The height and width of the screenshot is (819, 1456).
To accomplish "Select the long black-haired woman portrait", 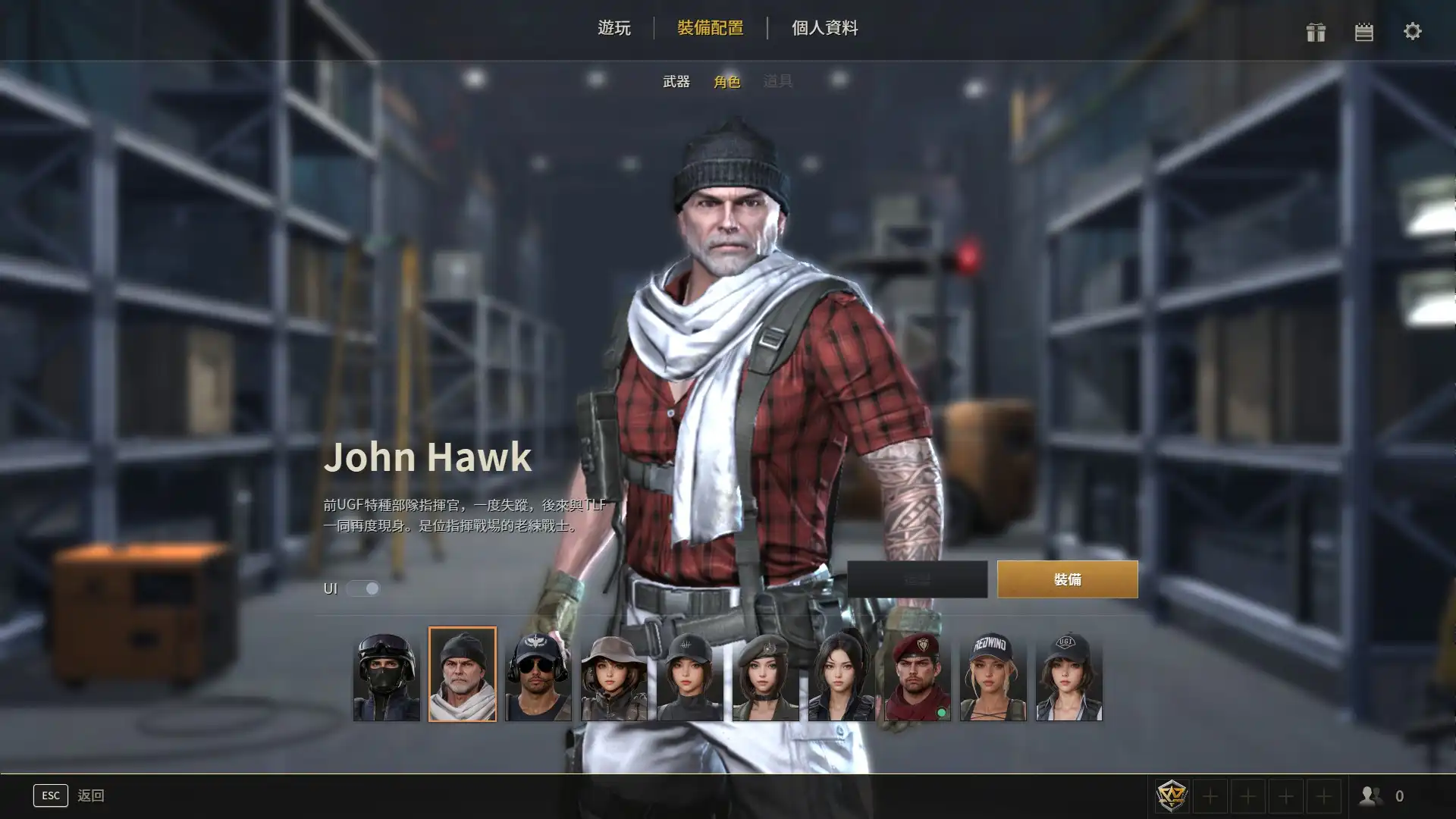I will [842, 676].
